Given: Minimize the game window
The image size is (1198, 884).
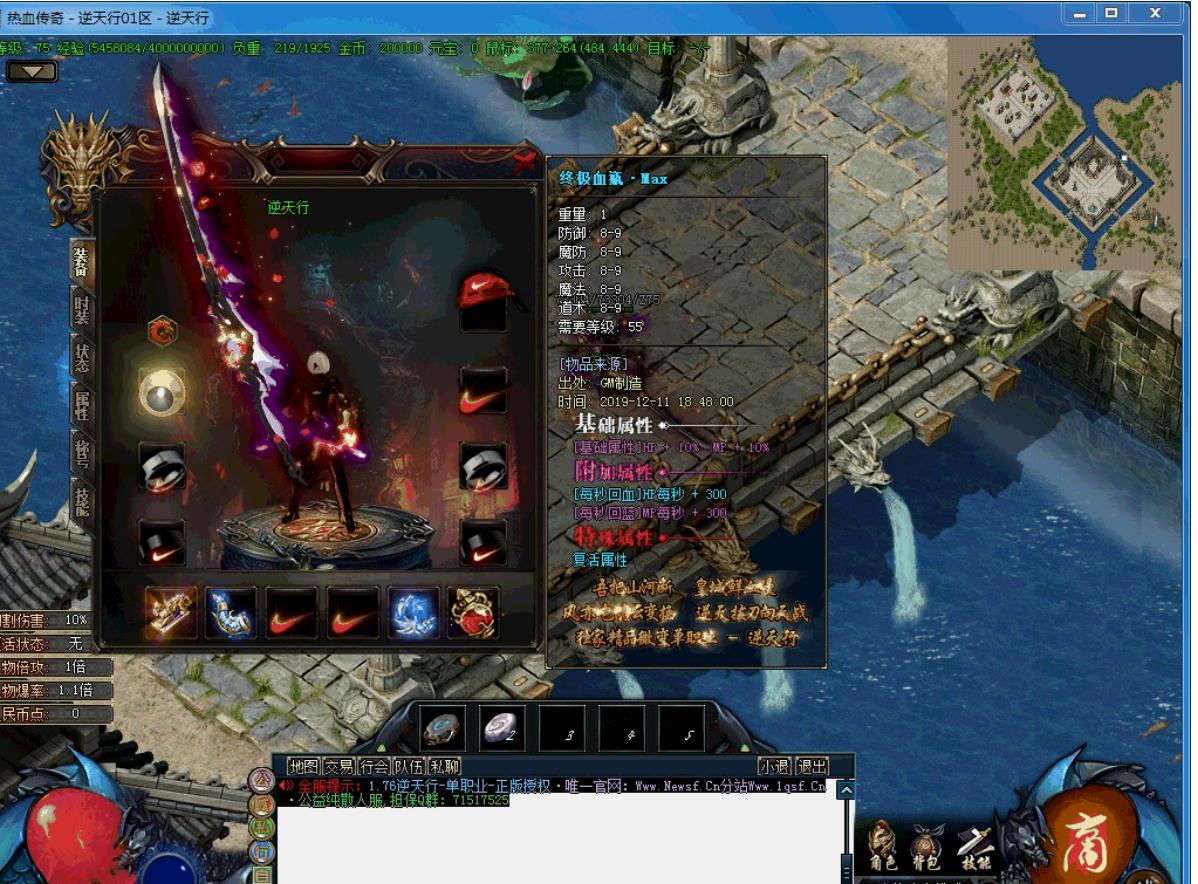Looking at the screenshot, I should pyautogui.click(x=1079, y=14).
